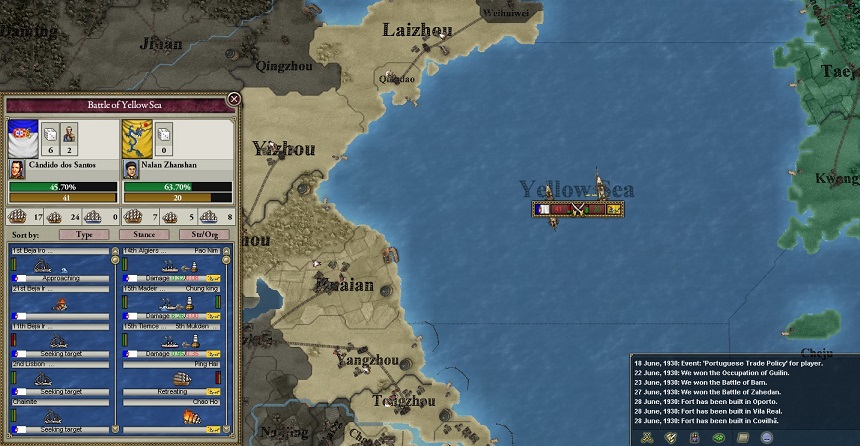Click the crossed swords log filter icon

[x=646, y=437]
